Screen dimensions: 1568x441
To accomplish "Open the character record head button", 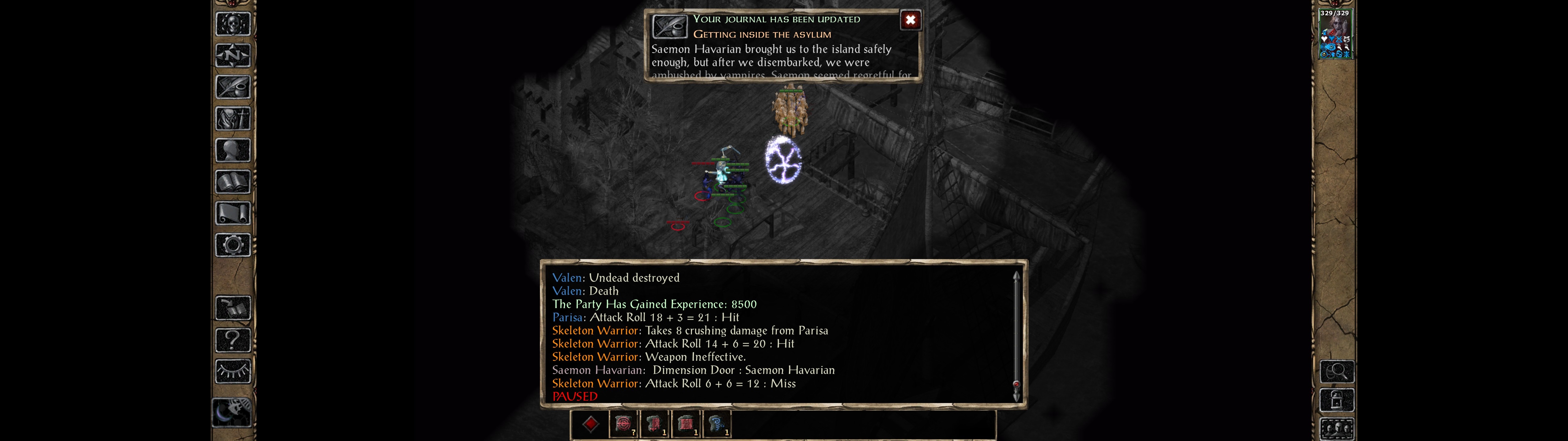I will (x=232, y=150).
